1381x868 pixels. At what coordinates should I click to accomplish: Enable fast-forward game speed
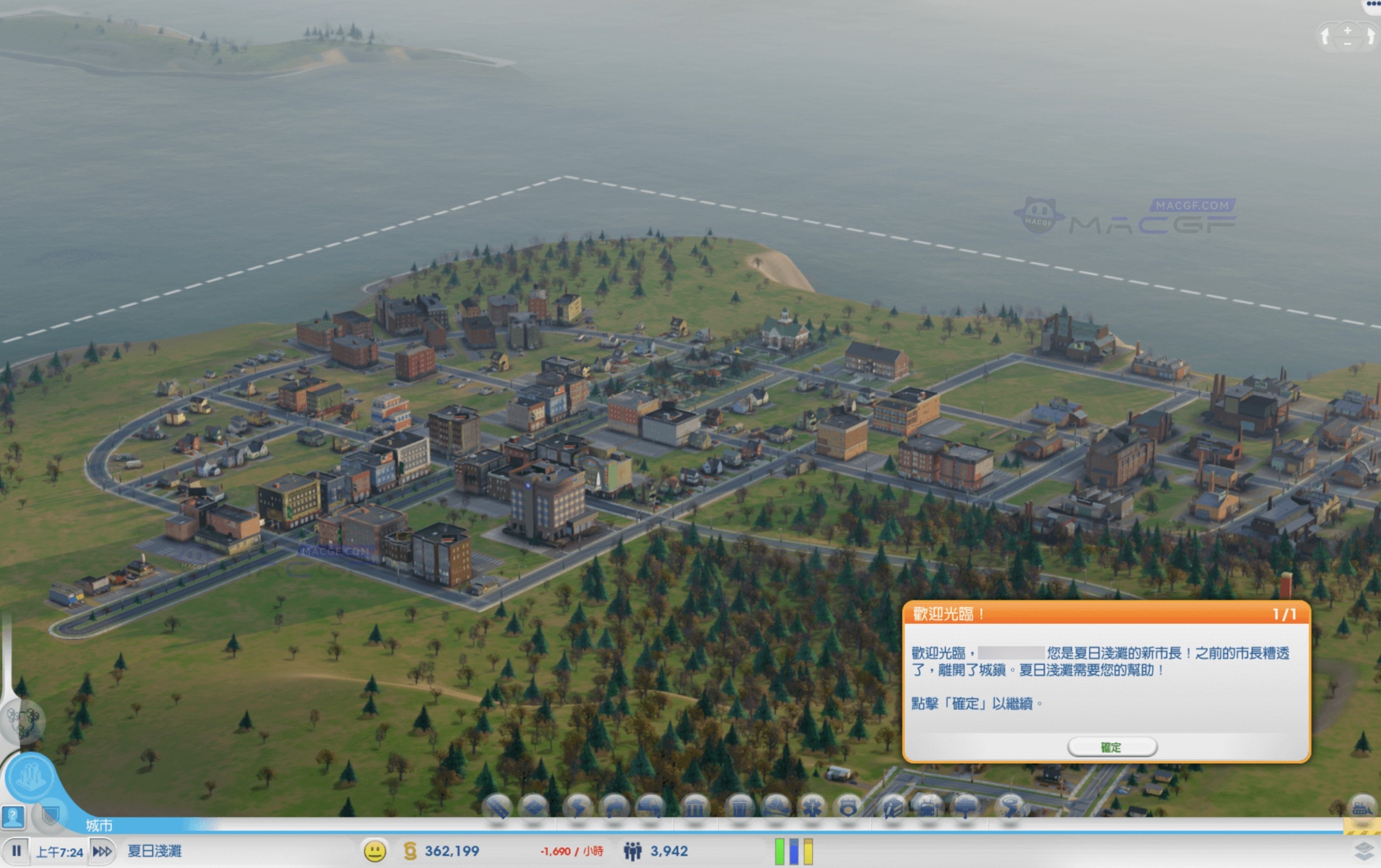point(102,851)
